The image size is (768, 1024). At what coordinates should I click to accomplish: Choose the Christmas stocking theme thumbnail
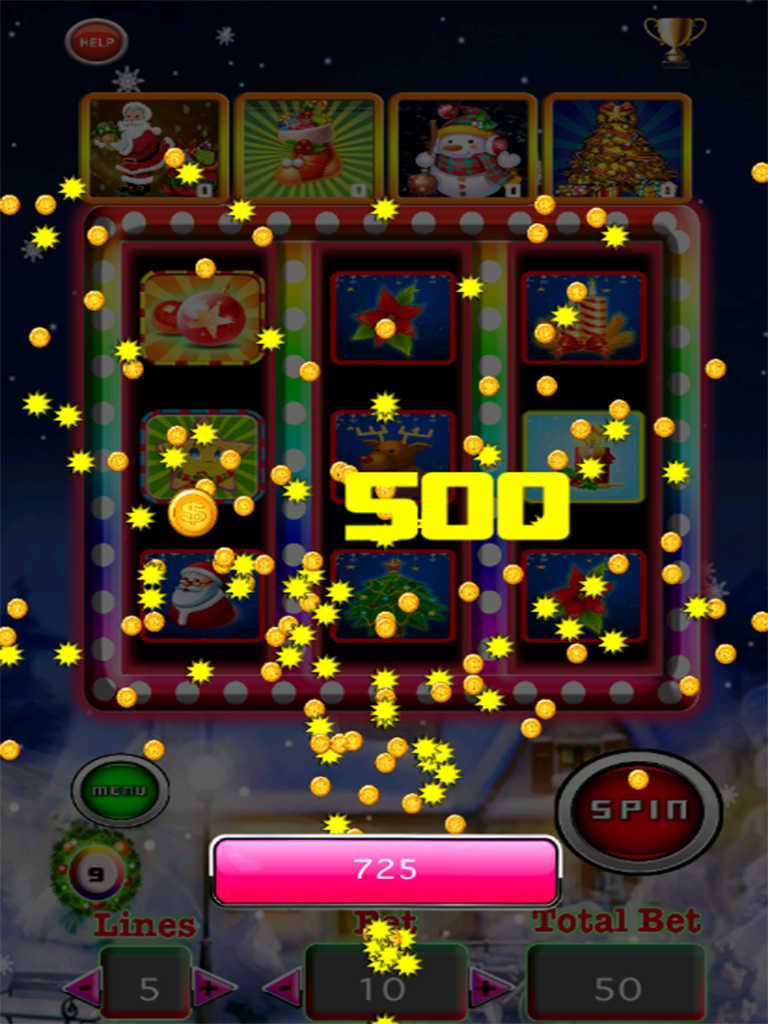(x=308, y=148)
